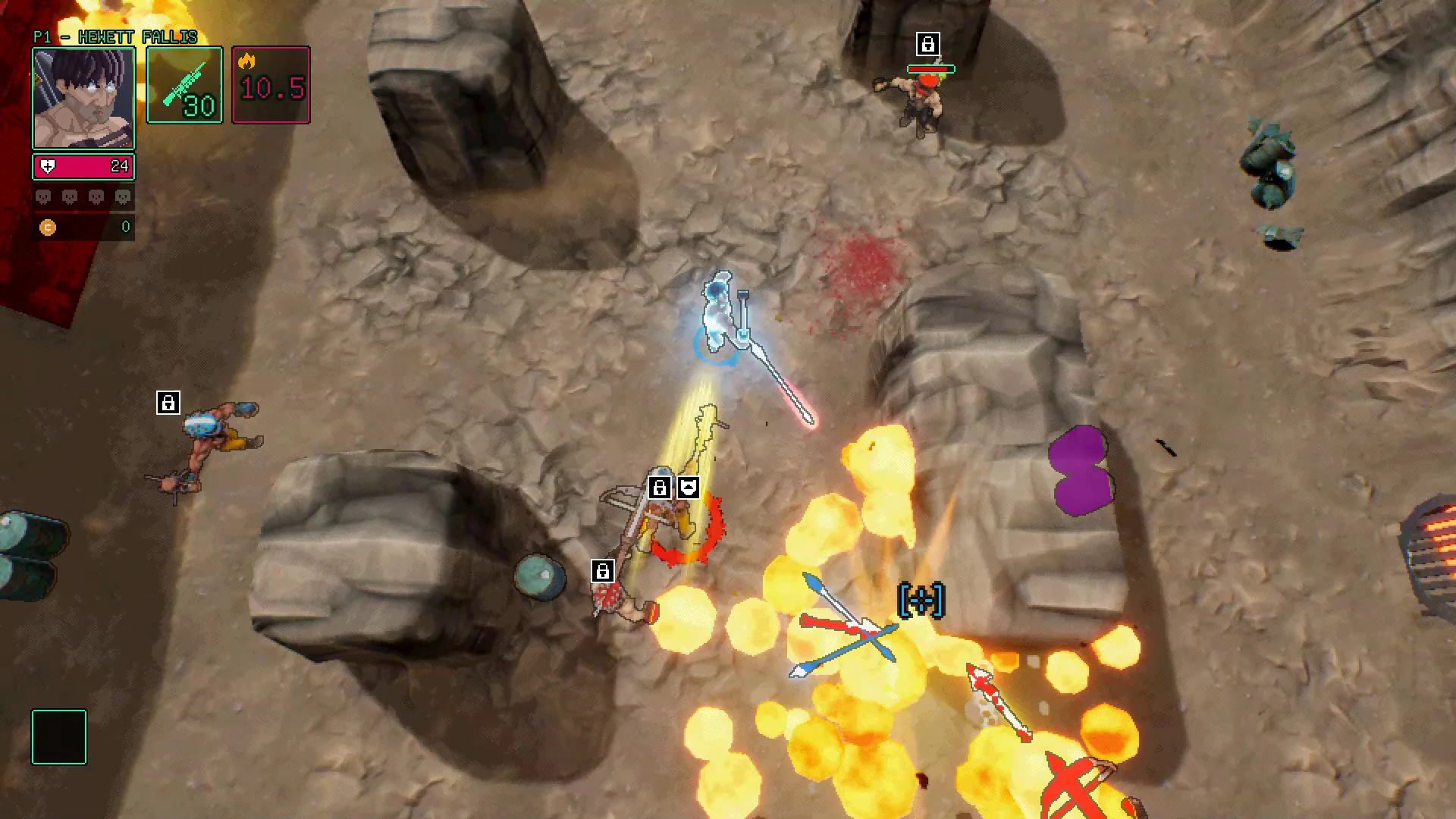Click the blue crosshair reticle near the explosion
Viewport: 1456px width, 819px height.
pyautogui.click(x=920, y=598)
